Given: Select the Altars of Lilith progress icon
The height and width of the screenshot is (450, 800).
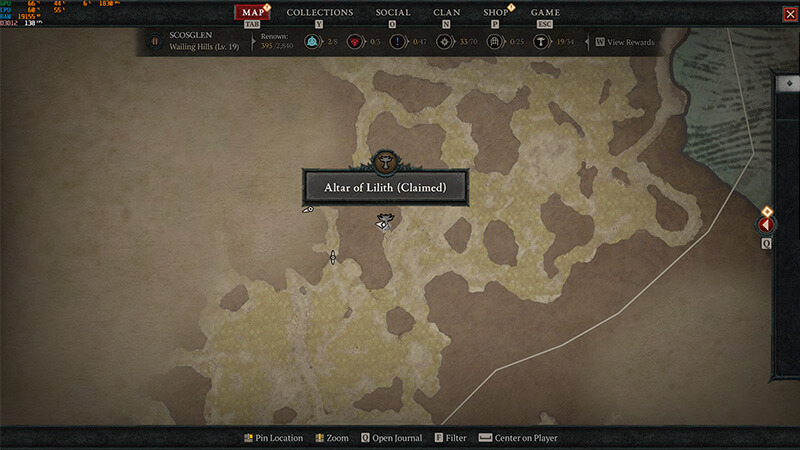Looking at the screenshot, I should (541, 43).
